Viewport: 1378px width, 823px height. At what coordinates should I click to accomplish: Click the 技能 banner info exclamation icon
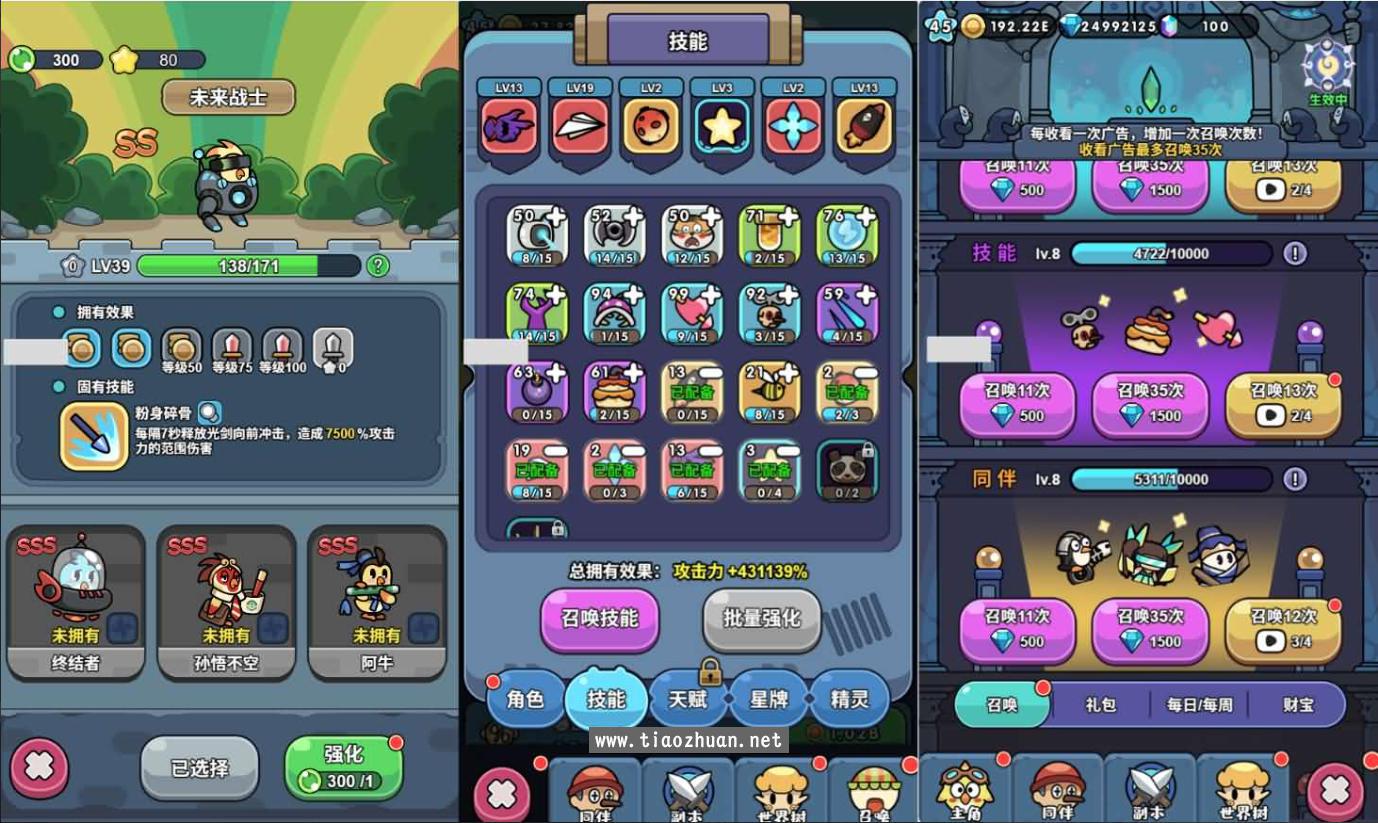1295,254
